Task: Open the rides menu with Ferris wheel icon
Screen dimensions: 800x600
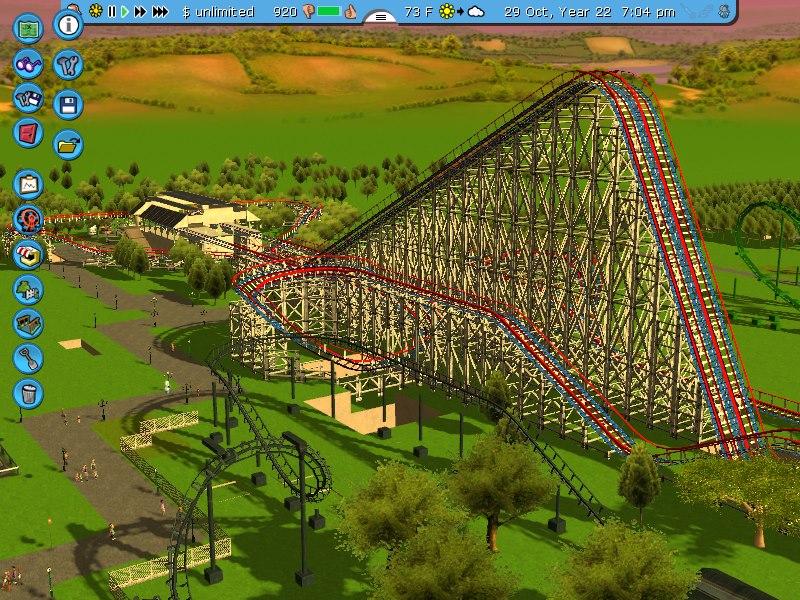Action: click(29, 219)
